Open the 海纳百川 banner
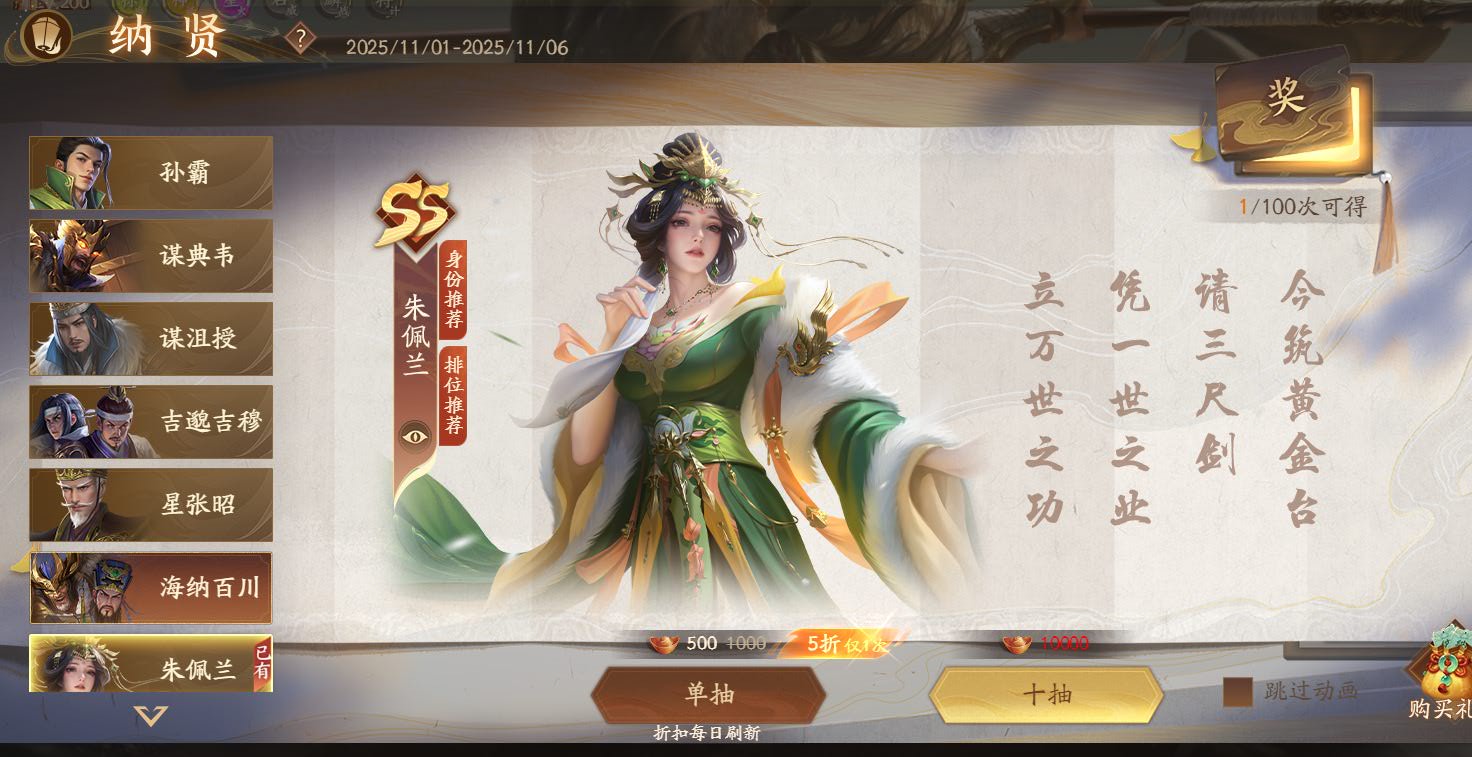The height and width of the screenshot is (757, 1472). (x=151, y=588)
